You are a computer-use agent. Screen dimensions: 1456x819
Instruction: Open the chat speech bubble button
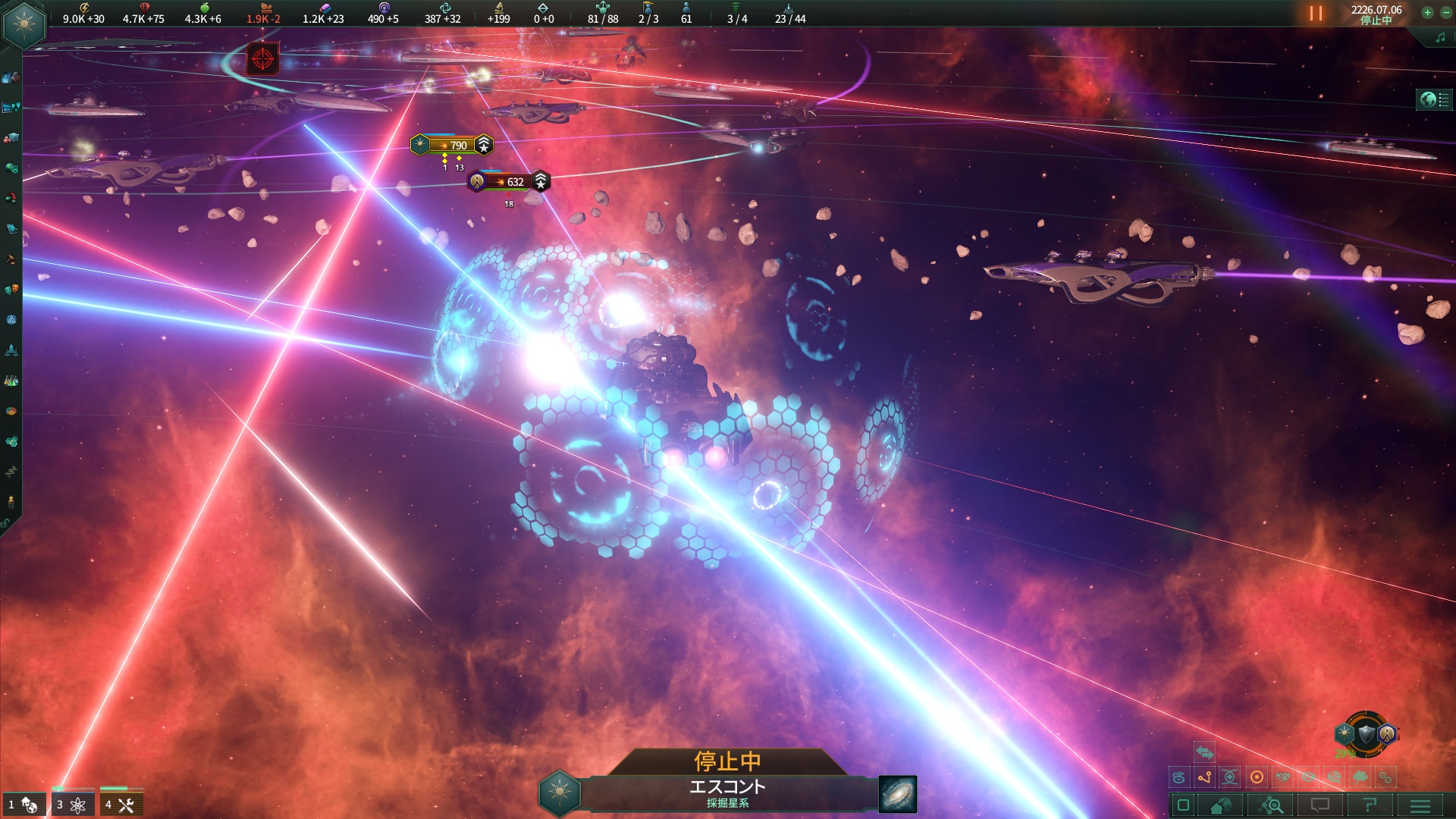click(1320, 805)
